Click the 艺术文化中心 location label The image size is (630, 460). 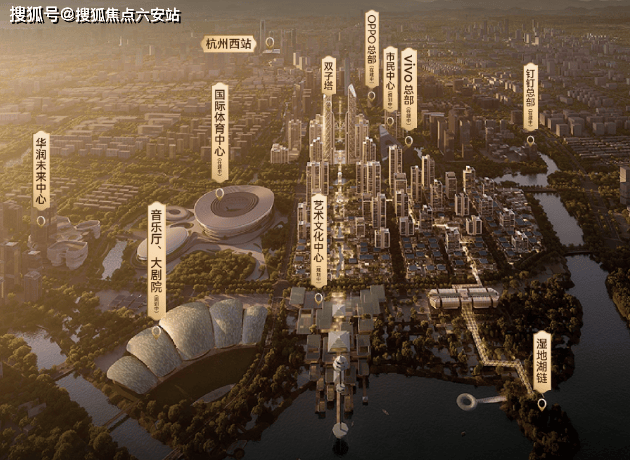coord(319,237)
